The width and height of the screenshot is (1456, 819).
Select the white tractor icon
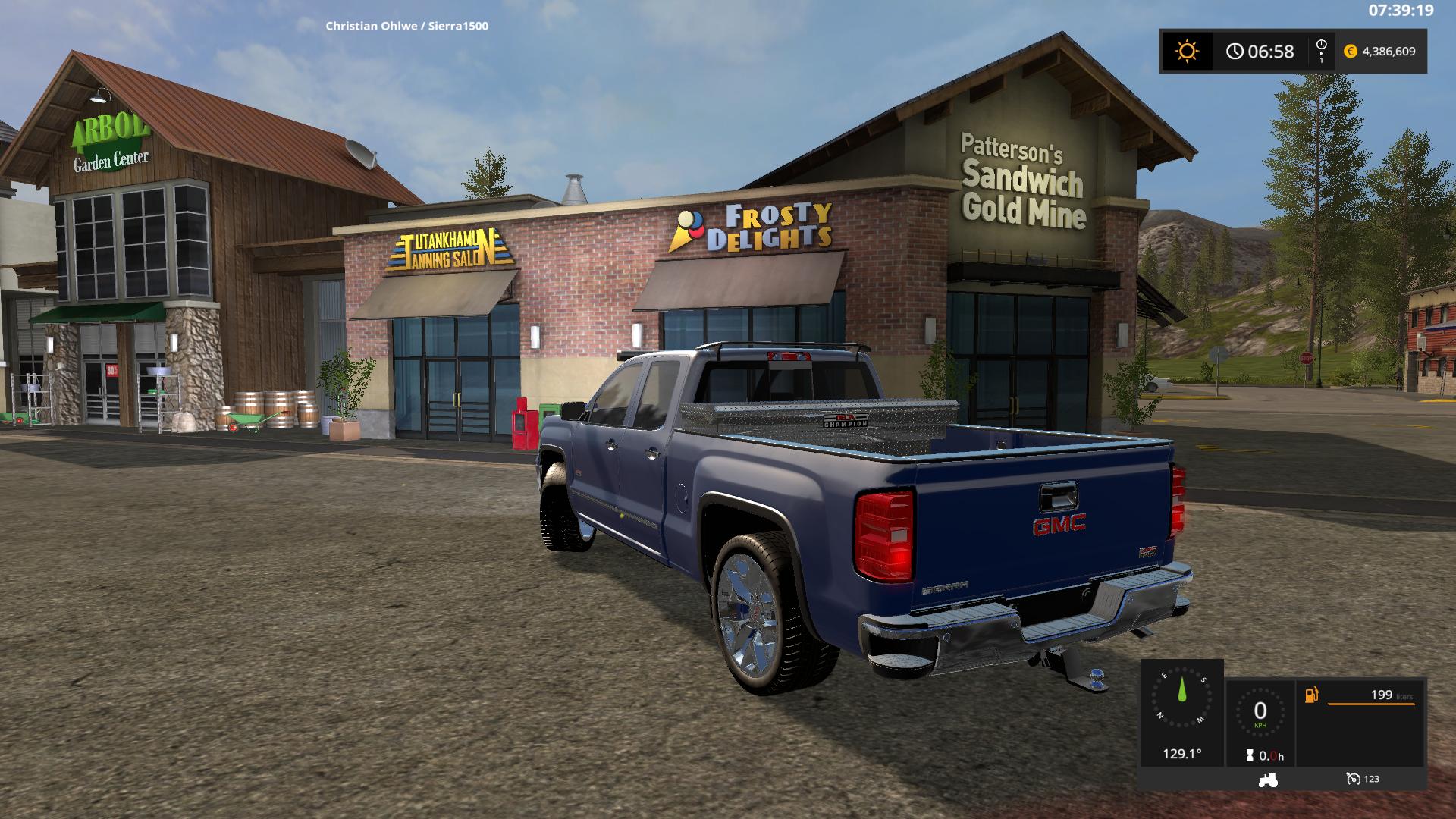coord(1267,779)
